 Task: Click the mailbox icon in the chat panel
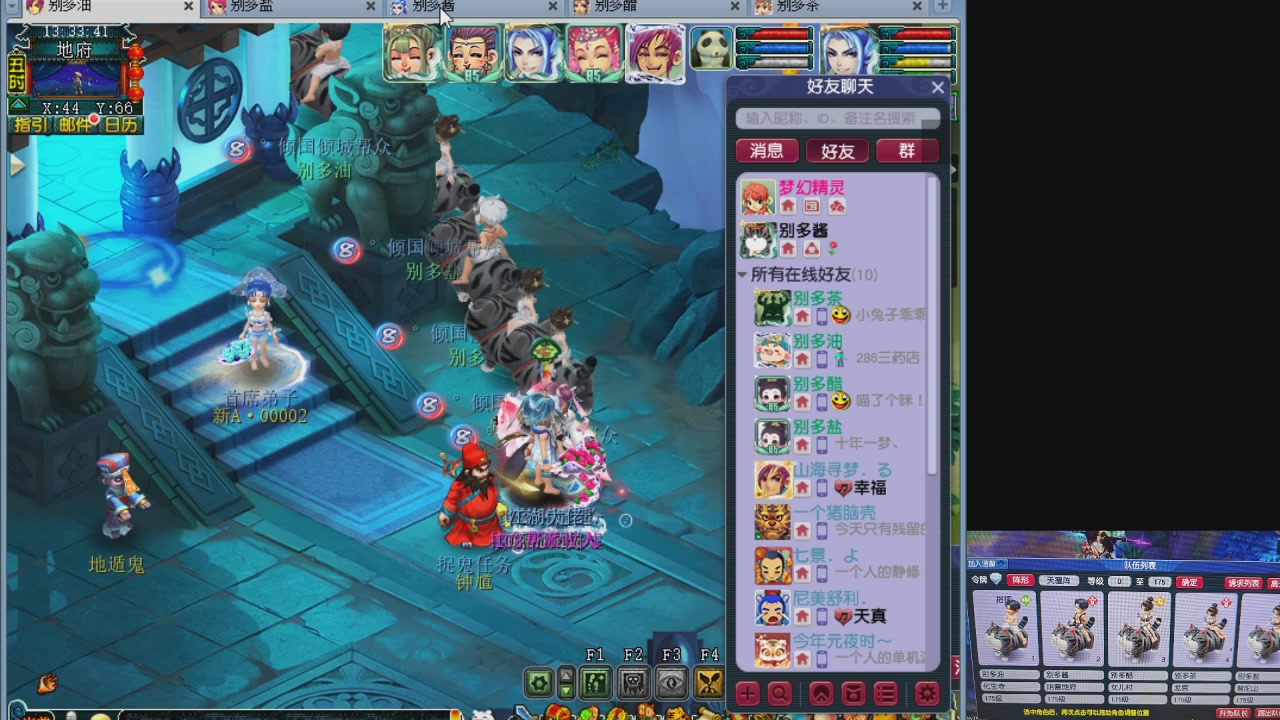(853, 693)
